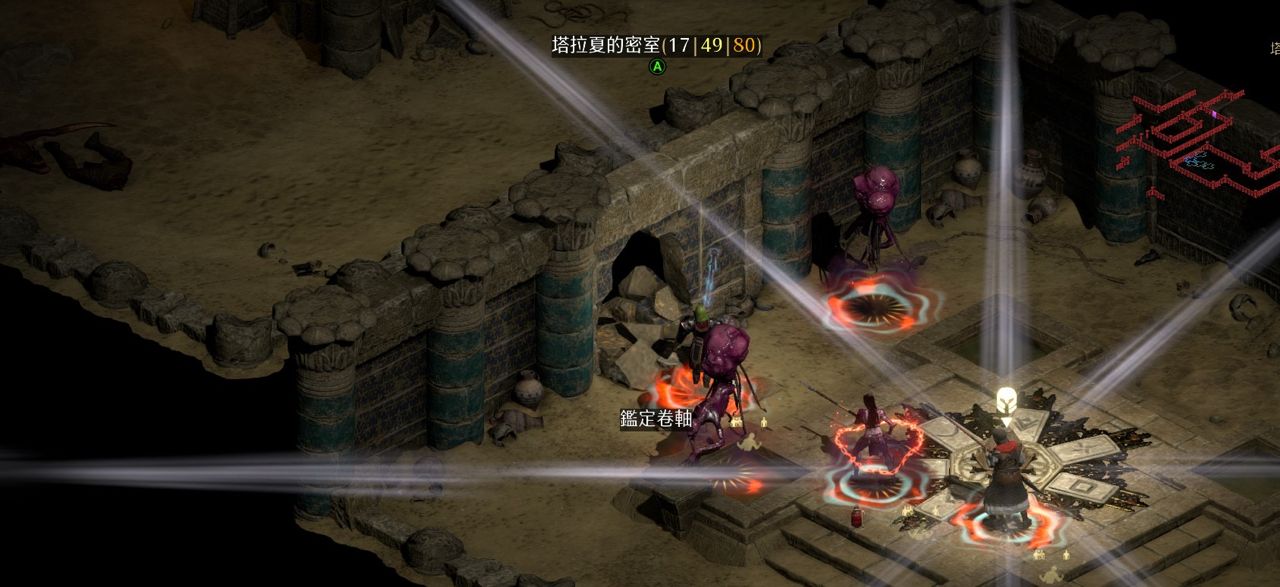Click the red automap overlay
1280x587 pixels.
1196,140
